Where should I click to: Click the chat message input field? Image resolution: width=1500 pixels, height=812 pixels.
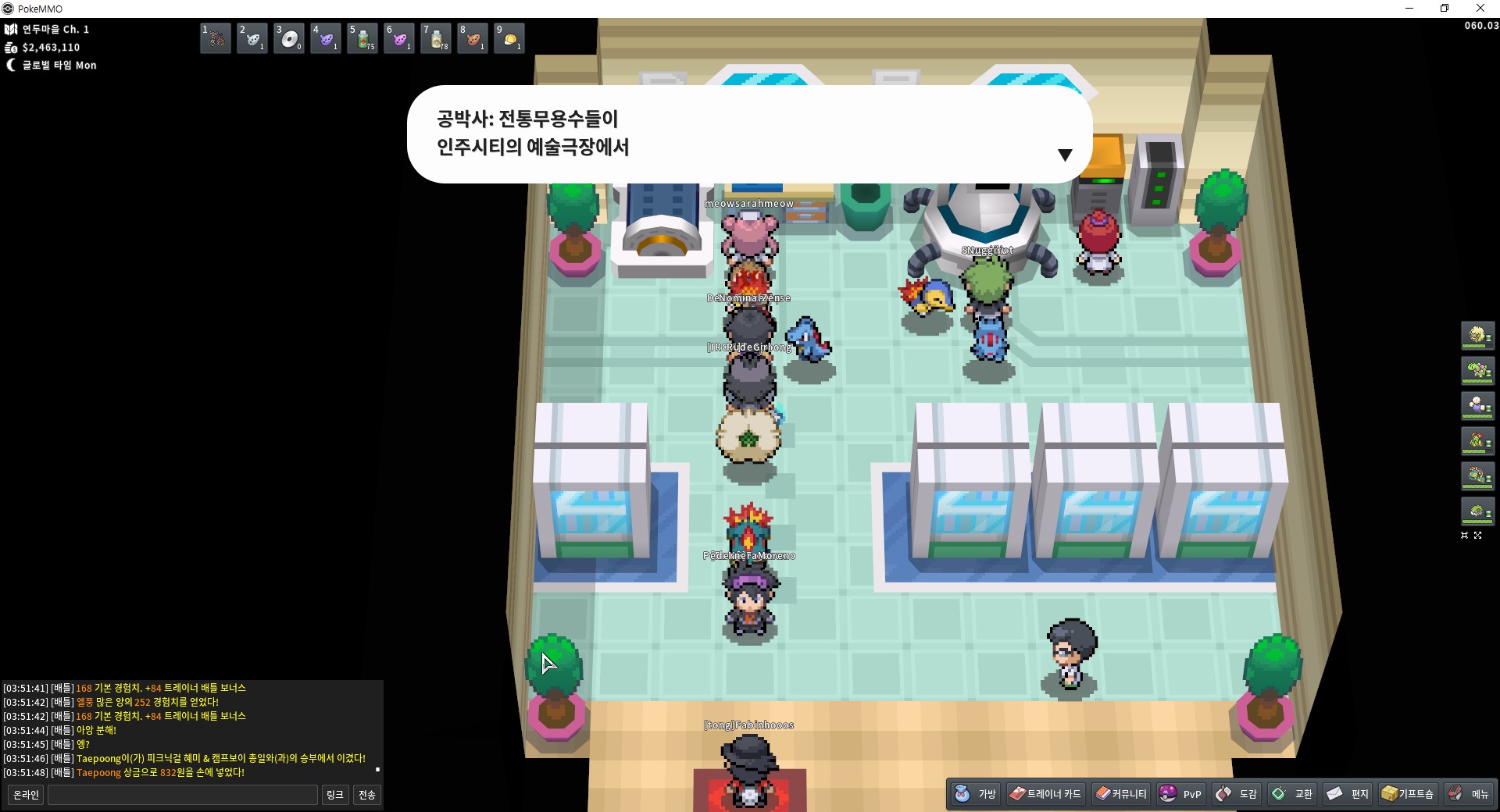183,795
